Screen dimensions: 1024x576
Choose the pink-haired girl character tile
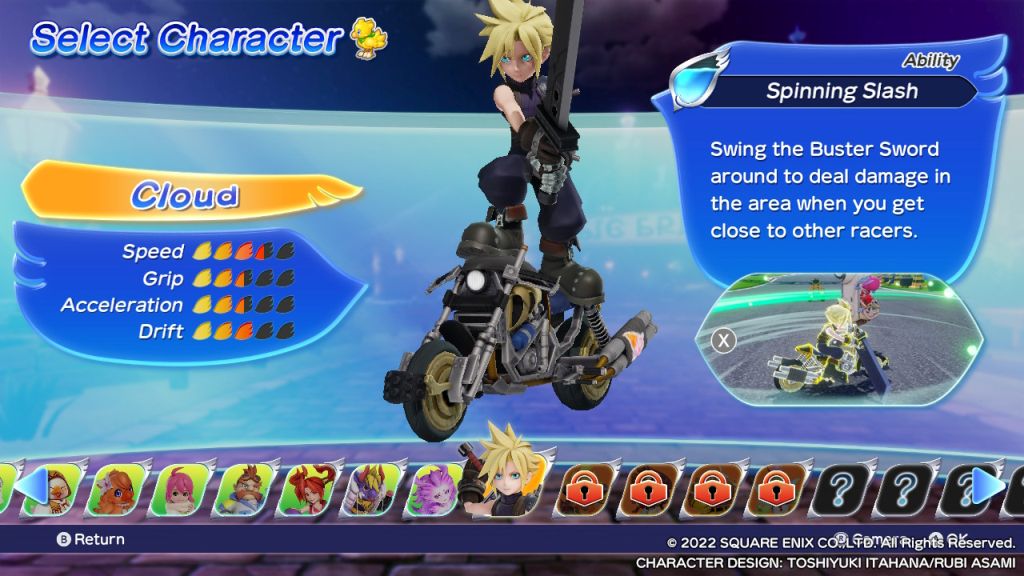coord(179,488)
